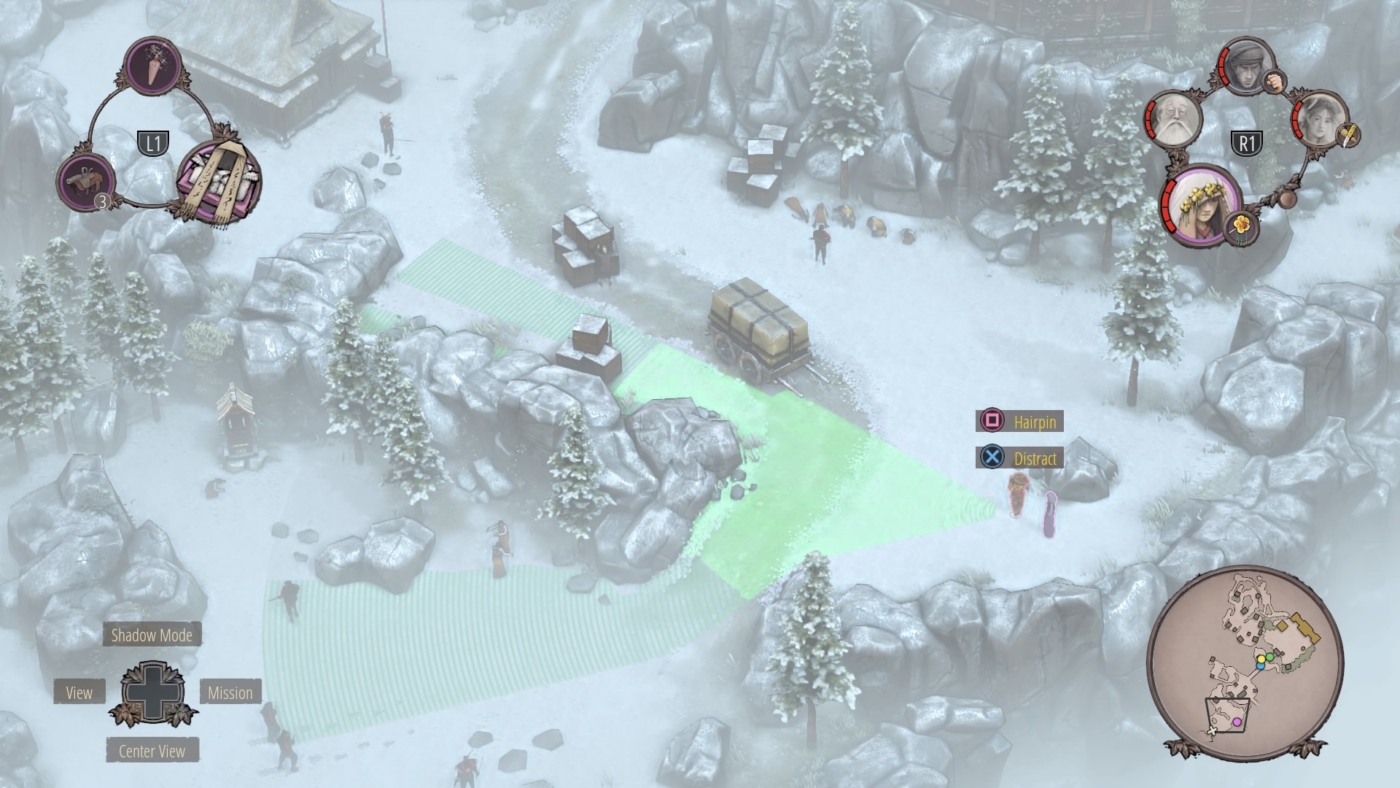Screen dimensions: 1400x788
Task: Click the flower ability badge under the bride portrait
Action: click(x=1239, y=226)
